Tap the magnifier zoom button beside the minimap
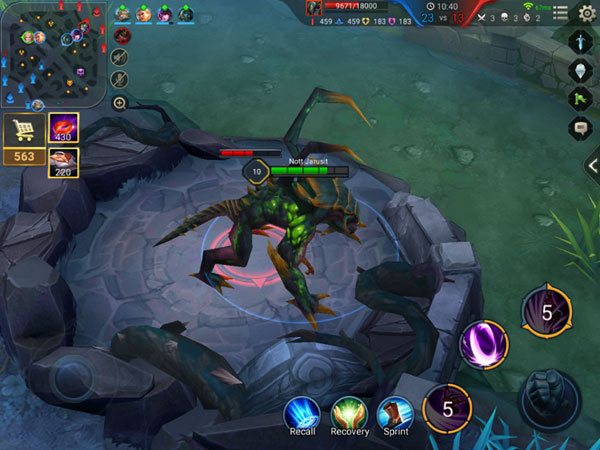 [120, 103]
